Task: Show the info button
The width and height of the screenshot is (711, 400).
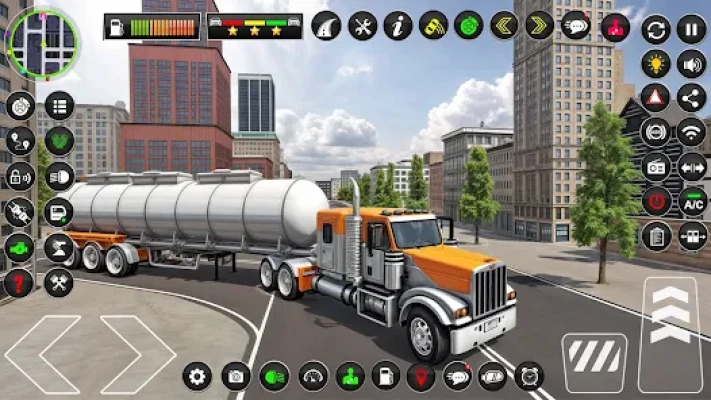Action: tap(397, 25)
